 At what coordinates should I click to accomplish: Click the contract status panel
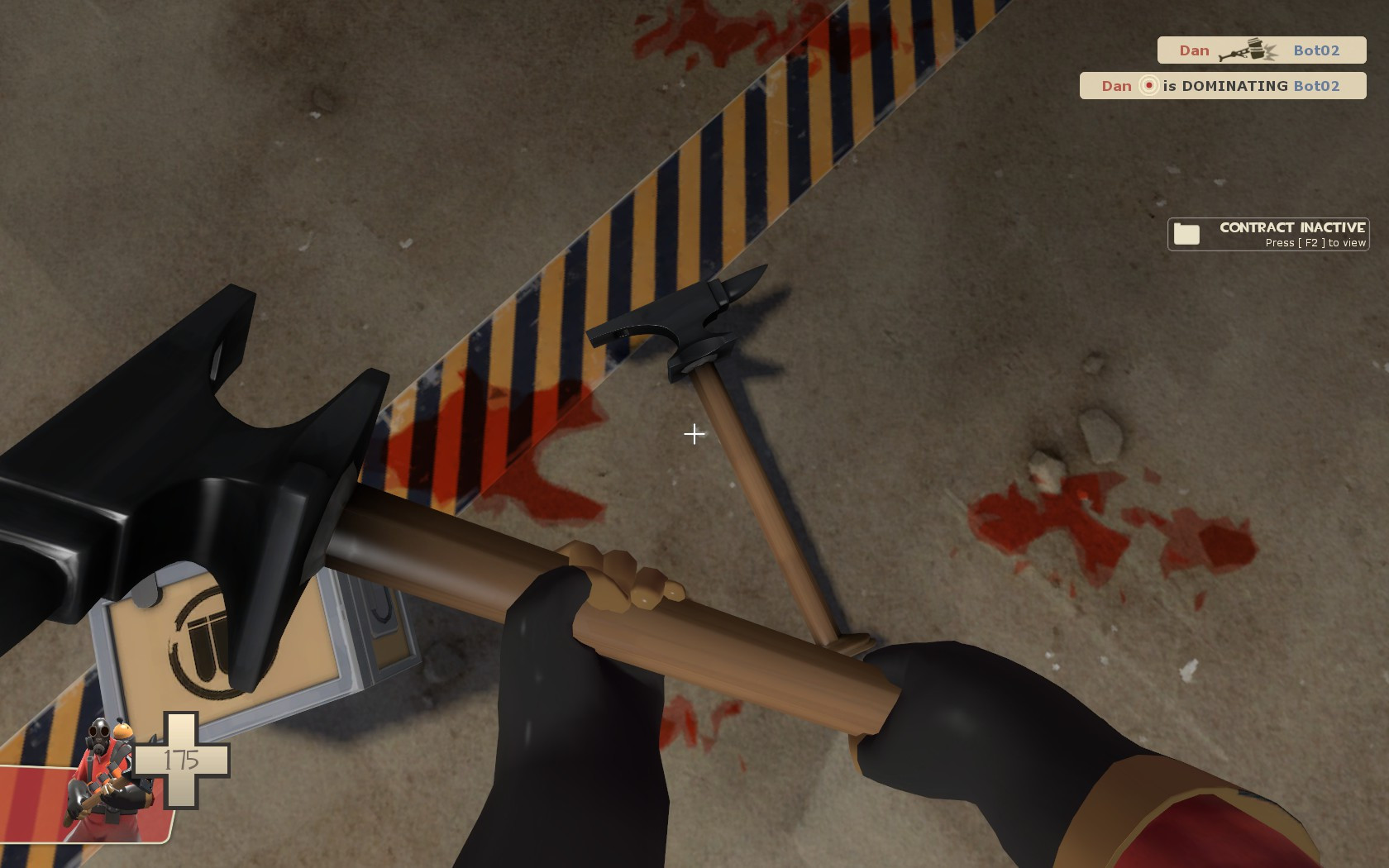pyautogui.click(x=1267, y=234)
